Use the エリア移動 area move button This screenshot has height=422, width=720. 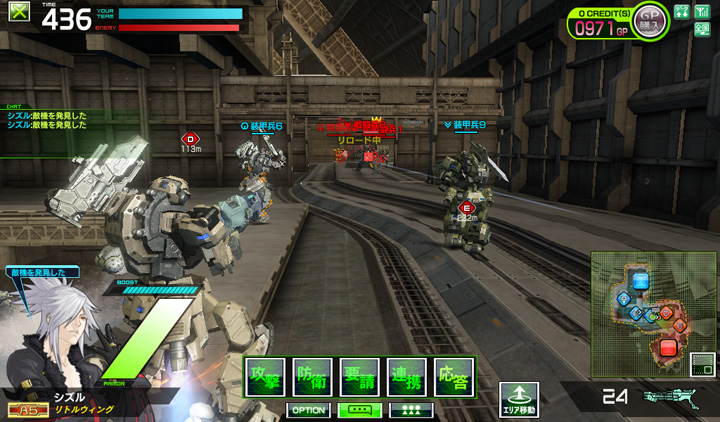tap(519, 399)
